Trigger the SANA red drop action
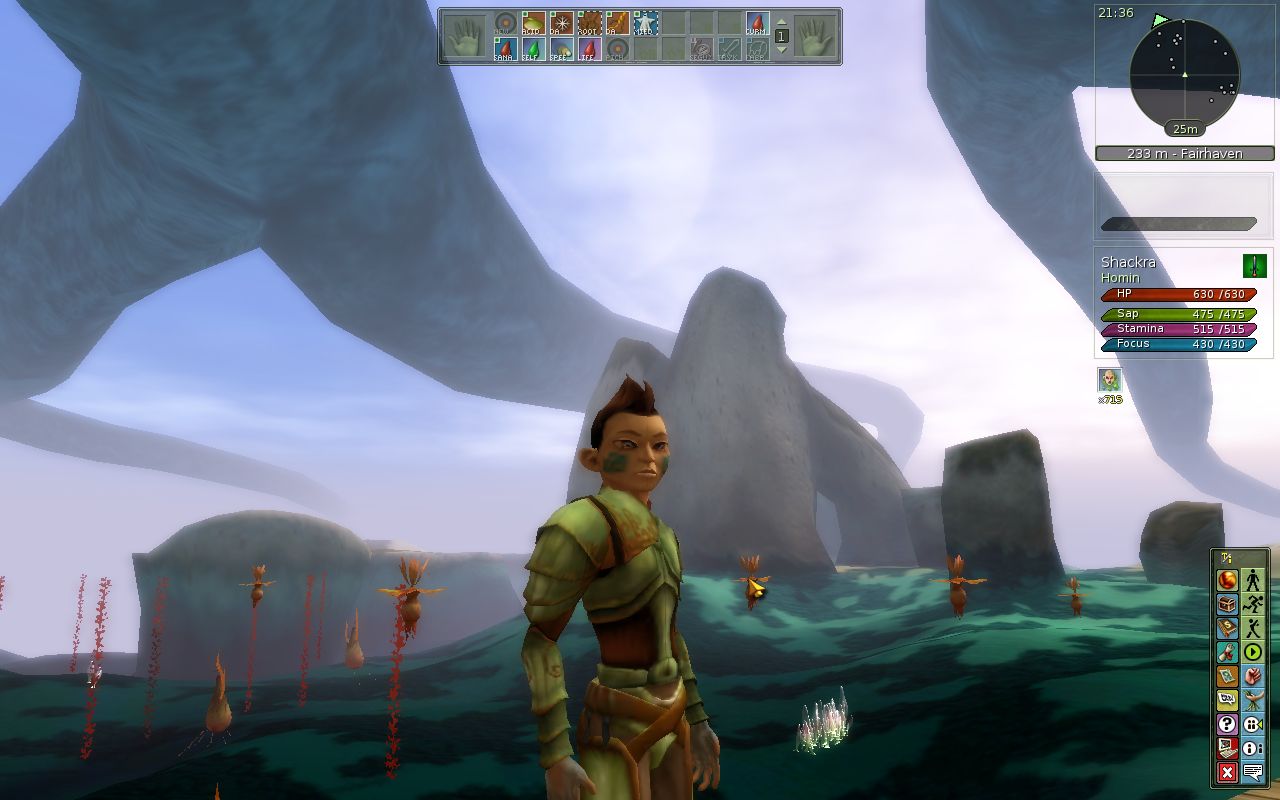Screen dimensions: 1280x800 (505, 49)
